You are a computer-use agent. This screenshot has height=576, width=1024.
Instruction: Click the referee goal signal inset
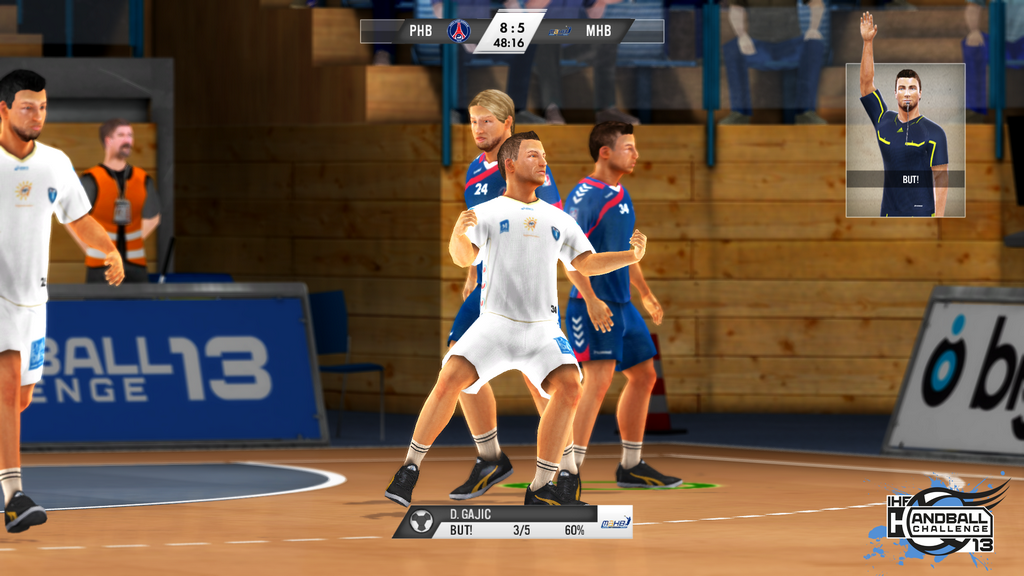pyautogui.click(x=905, y=140)
